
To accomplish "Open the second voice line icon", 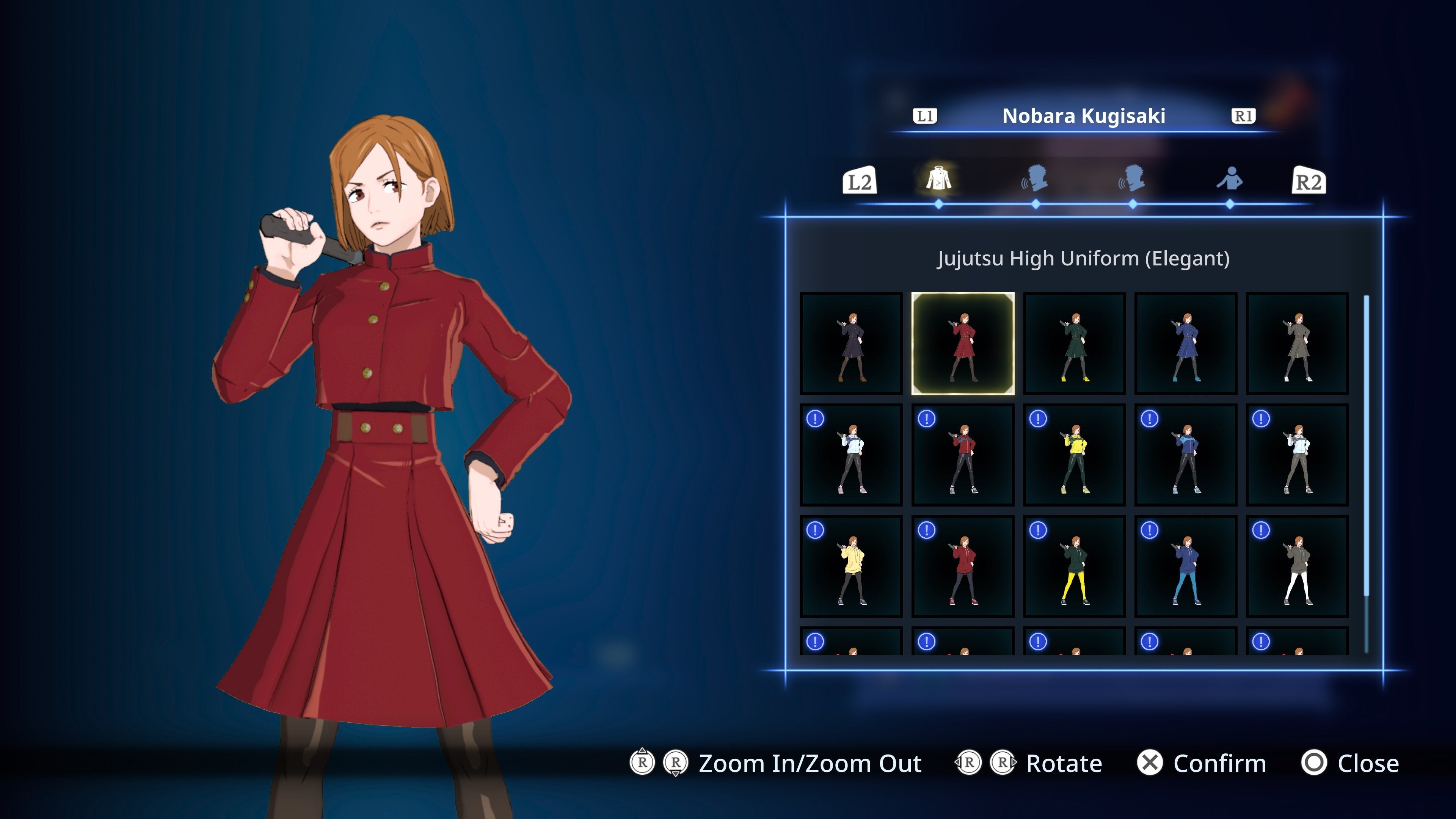I will [1132, 180].
